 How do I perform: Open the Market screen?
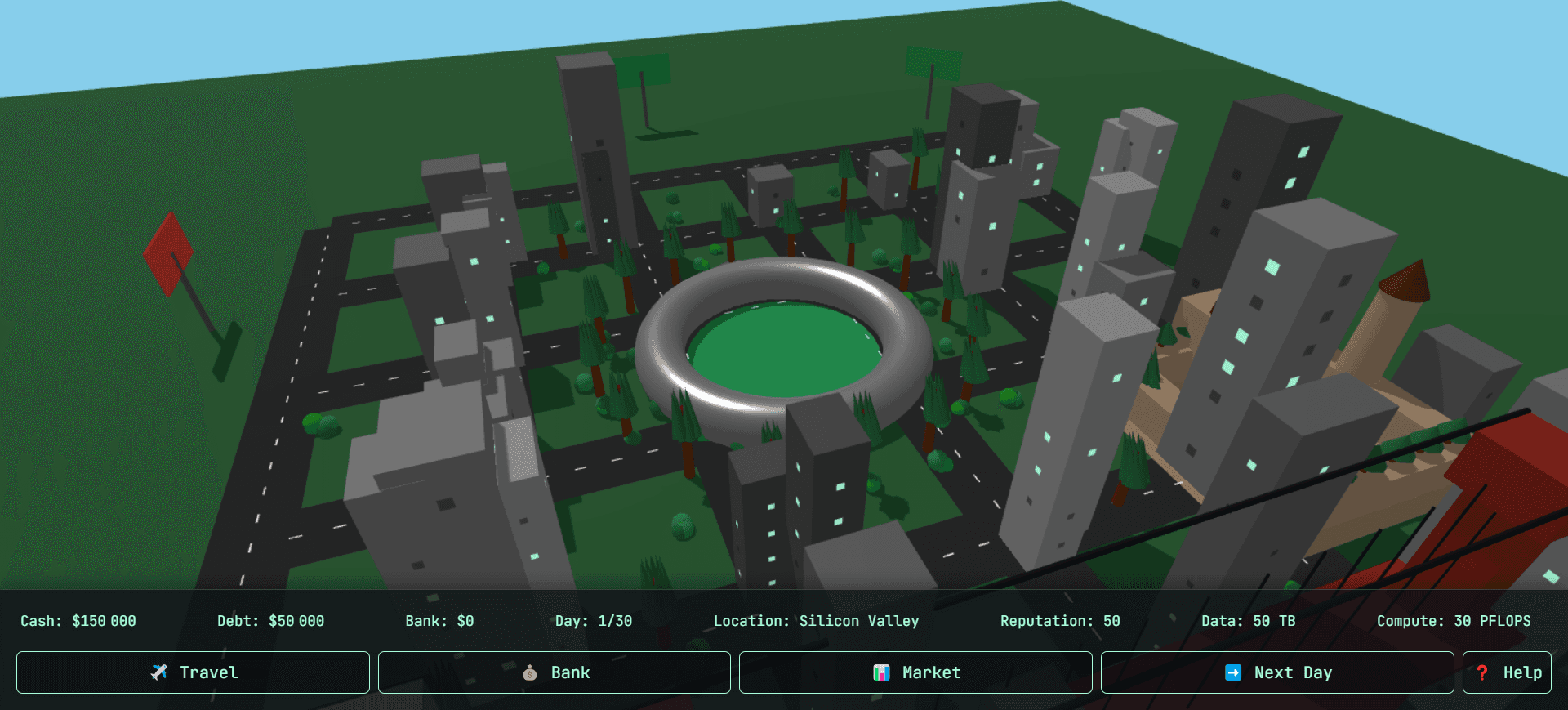[x=915, y=672]
